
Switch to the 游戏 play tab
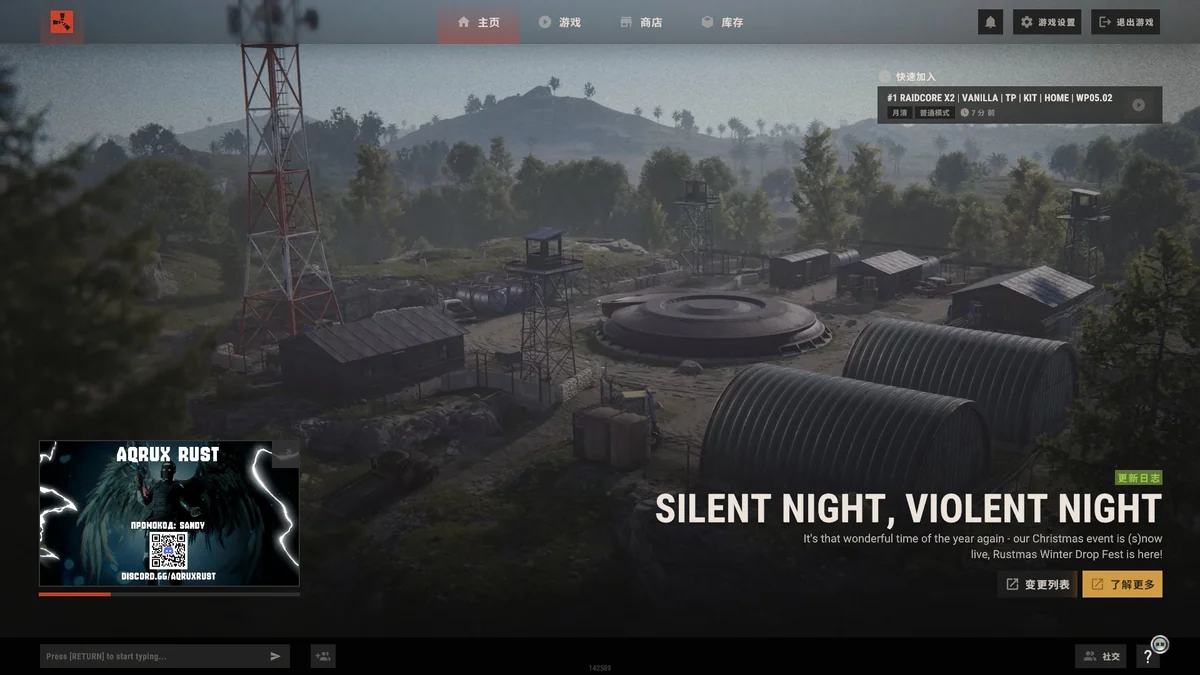[559, 22]
